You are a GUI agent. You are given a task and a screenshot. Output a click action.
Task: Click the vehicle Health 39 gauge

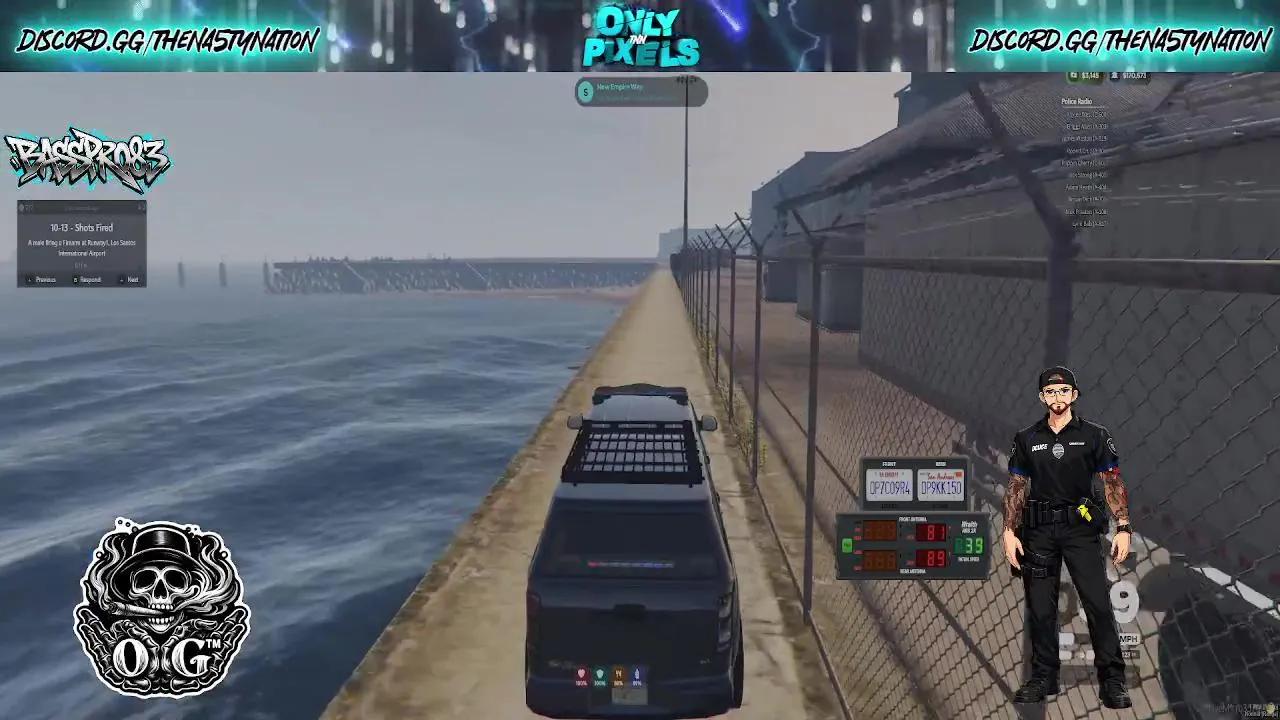point(967,545)
